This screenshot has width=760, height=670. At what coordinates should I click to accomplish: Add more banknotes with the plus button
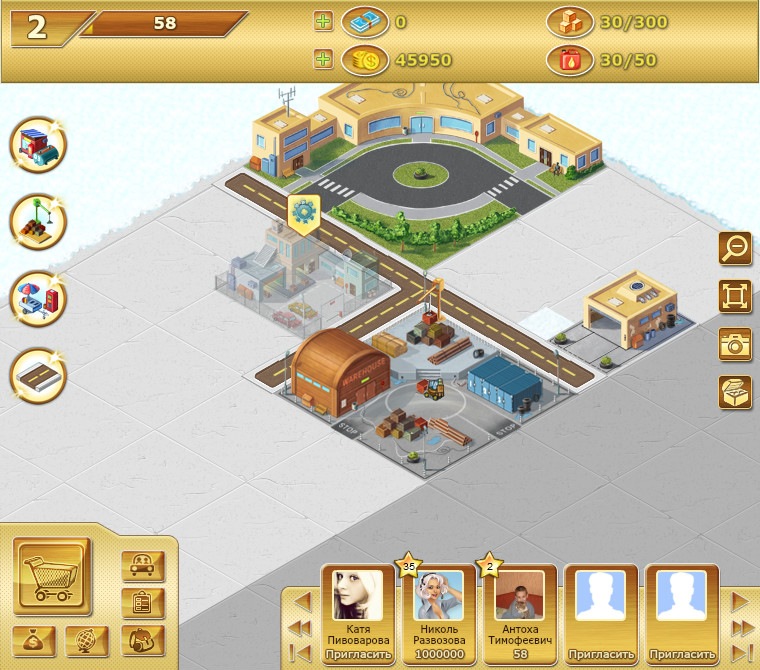click(x=322, y=21)
